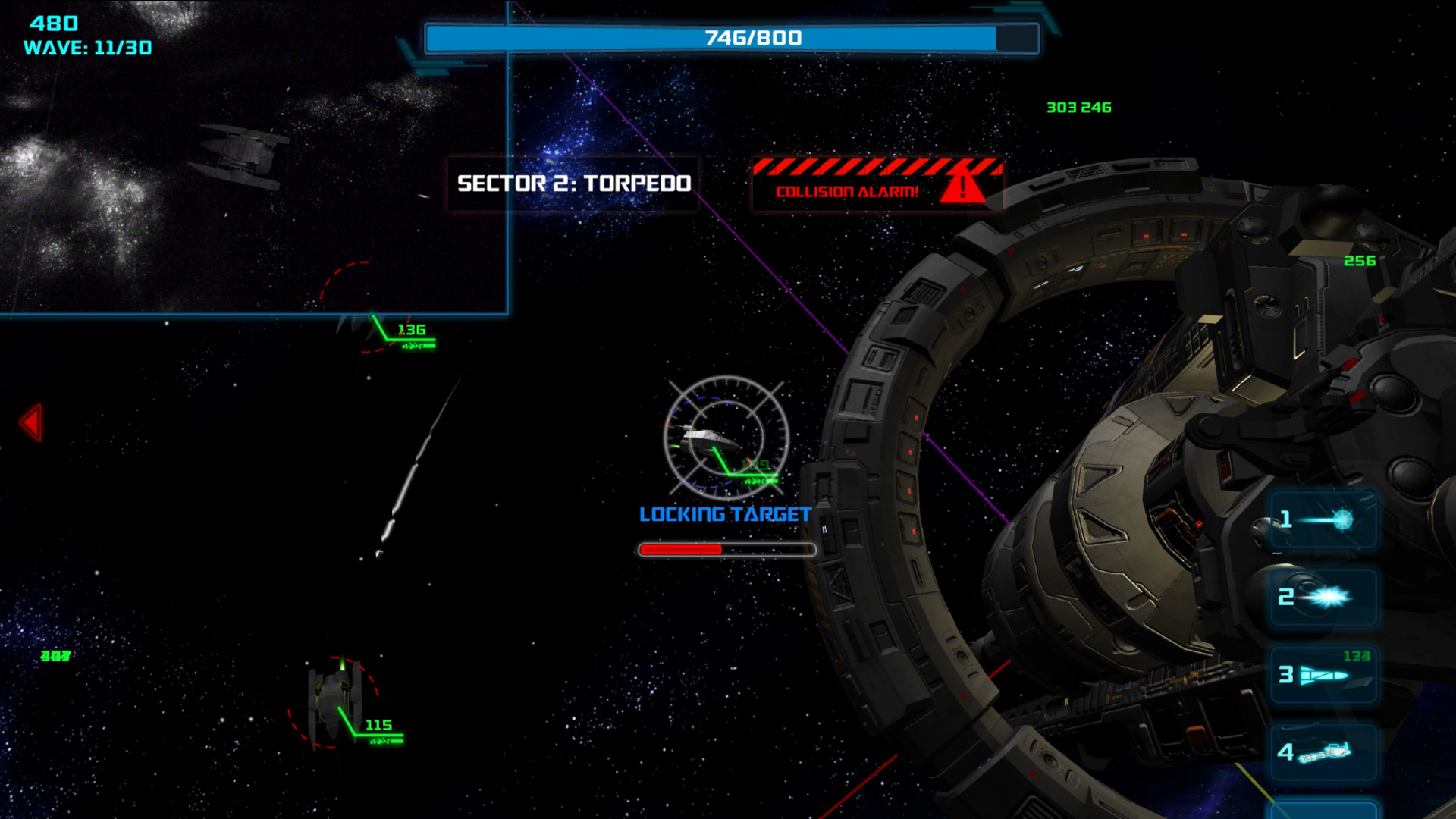This screenshot has height=819, width=1456.
Task: Click the red arrow threat indicator on left edge
Action: pos(31,421)
